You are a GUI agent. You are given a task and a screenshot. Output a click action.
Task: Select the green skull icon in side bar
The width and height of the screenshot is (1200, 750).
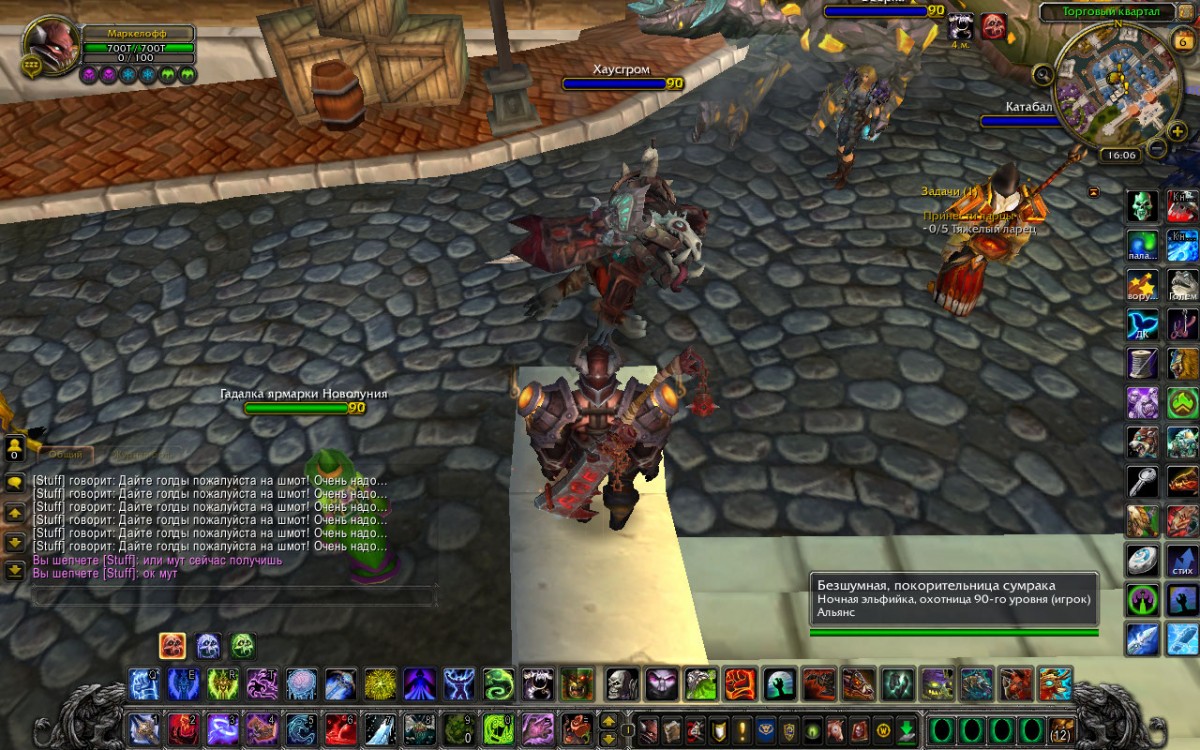coord(1143,207)
